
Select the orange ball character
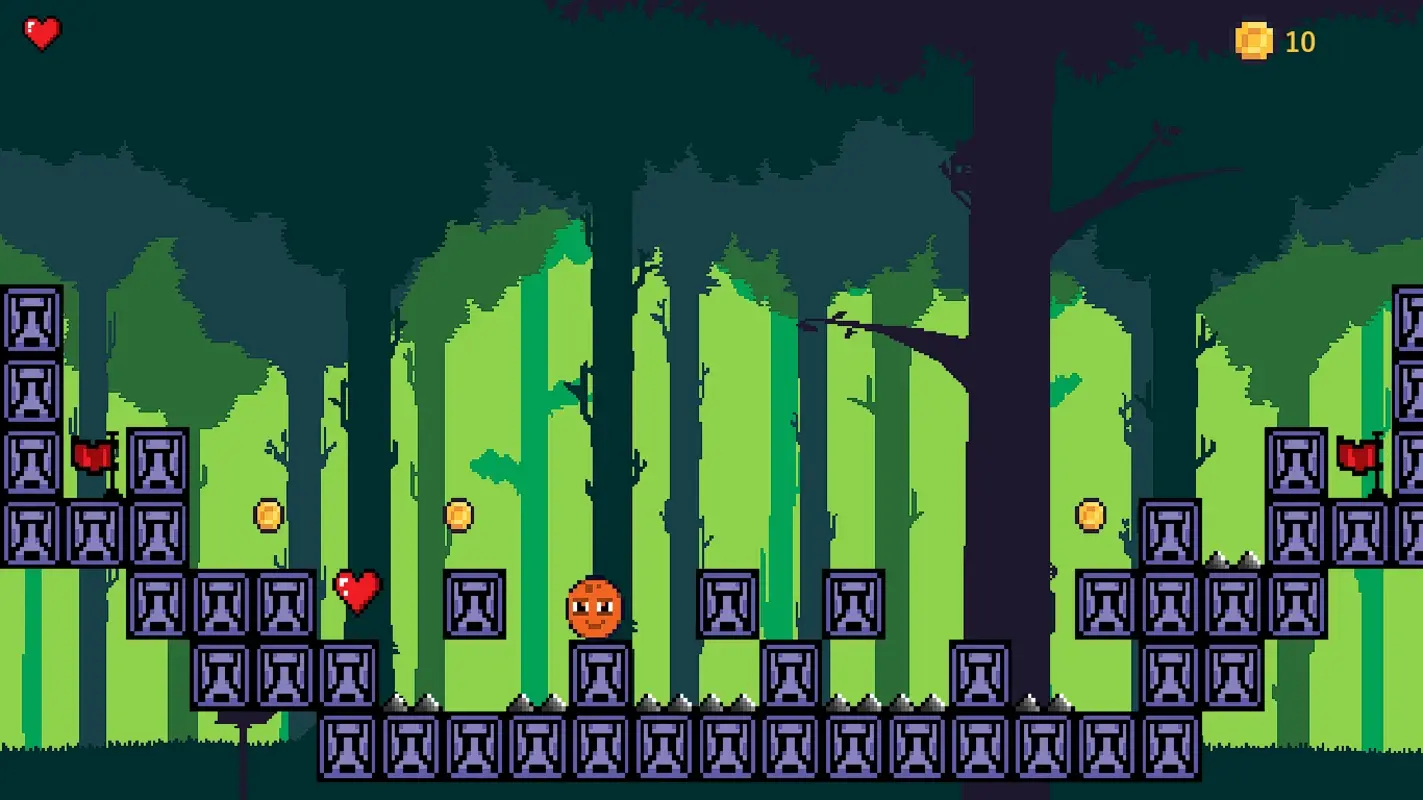594,608
